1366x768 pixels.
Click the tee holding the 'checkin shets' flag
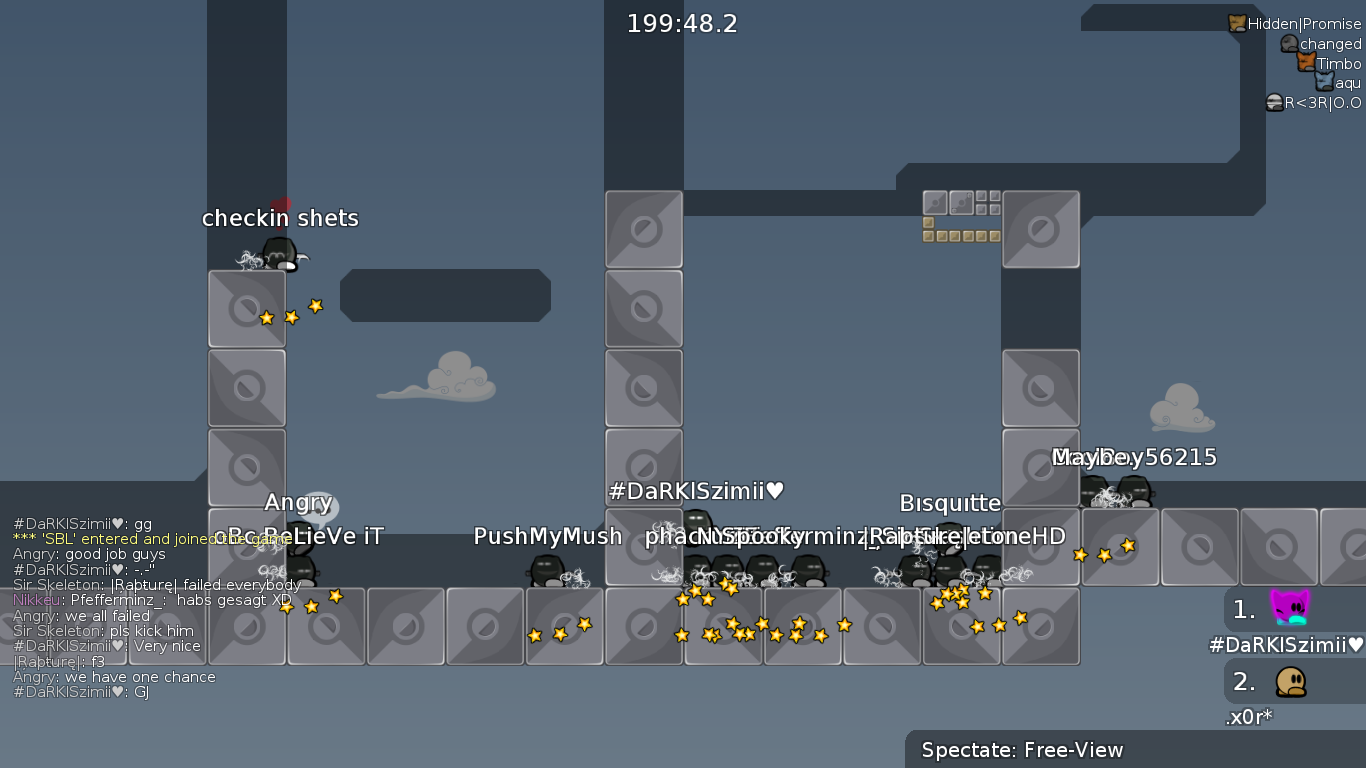coord(277,252)
